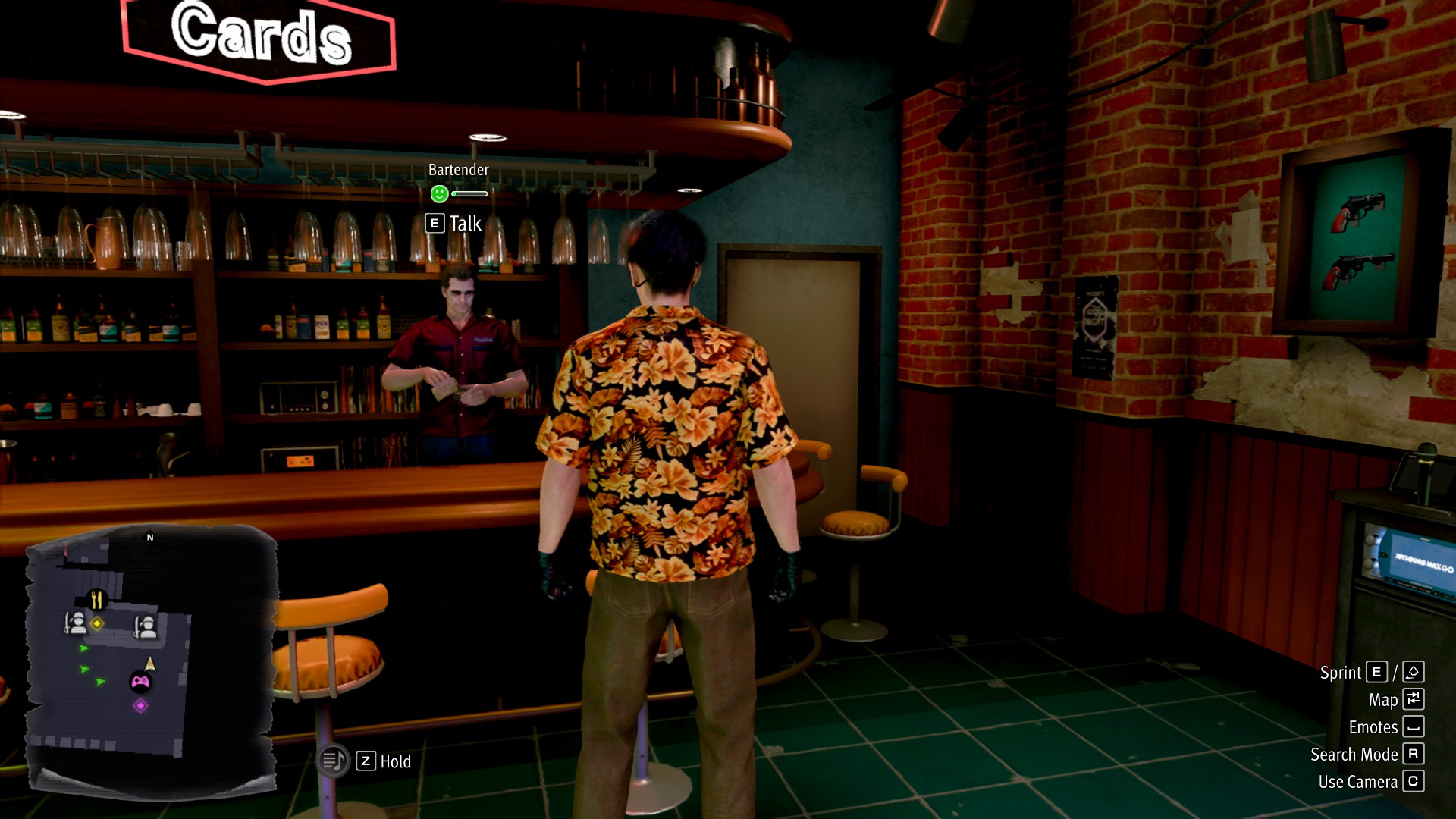This screenshot has width=1456, height=819.
Task: Select the fork and knife restaurant marker
Action: point(96,601)
